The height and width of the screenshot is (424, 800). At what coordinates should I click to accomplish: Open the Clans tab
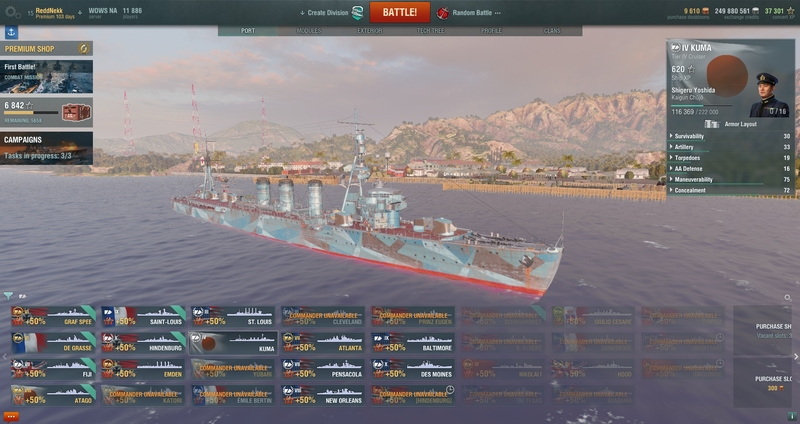tap(552, 31)
